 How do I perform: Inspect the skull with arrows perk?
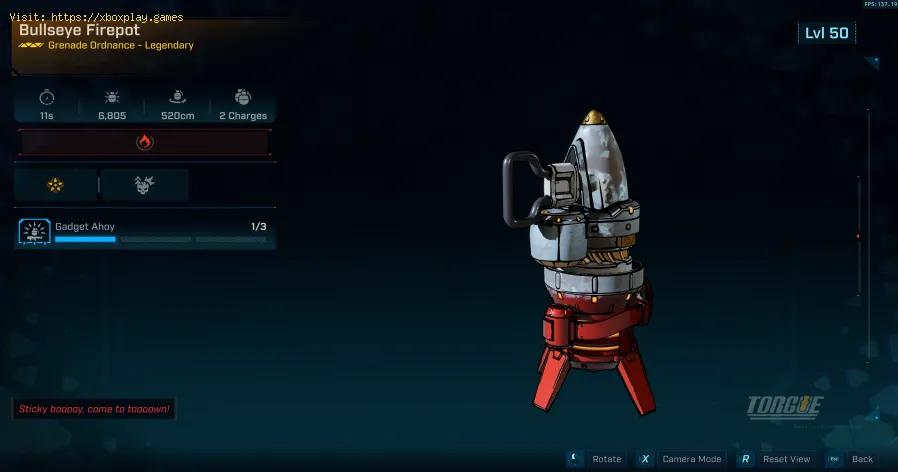pyautogui.click(x=144, y=185)
